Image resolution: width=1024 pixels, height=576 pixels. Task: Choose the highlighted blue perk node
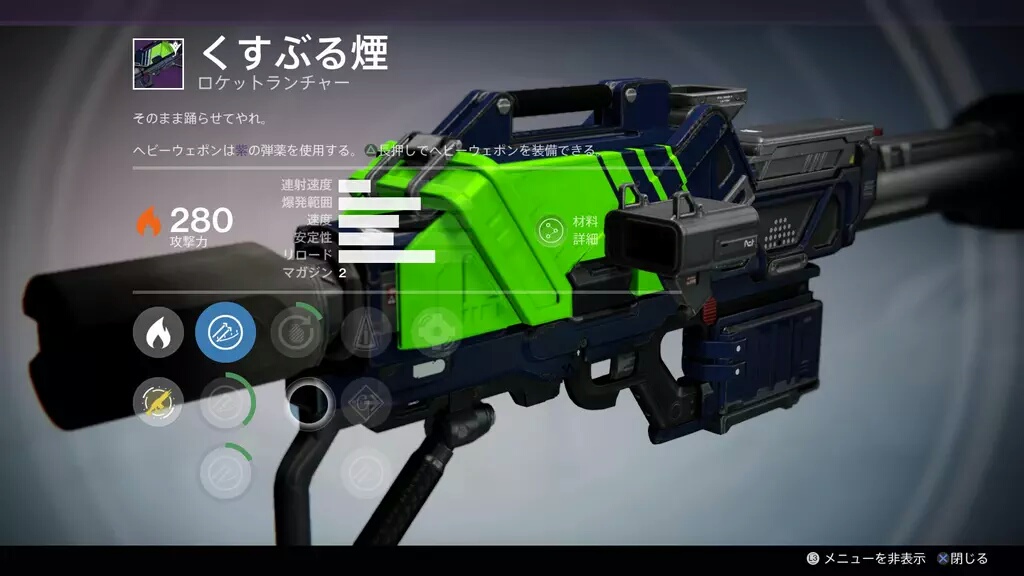(x=226, y=333)
